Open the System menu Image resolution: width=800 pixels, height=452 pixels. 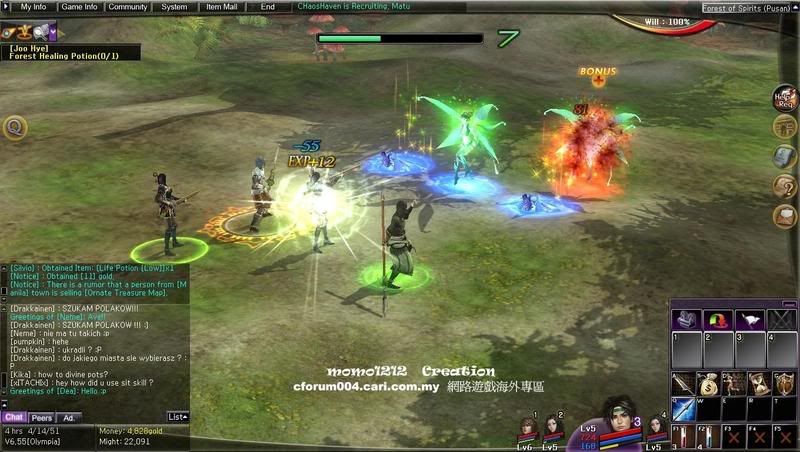coord(174,6)
